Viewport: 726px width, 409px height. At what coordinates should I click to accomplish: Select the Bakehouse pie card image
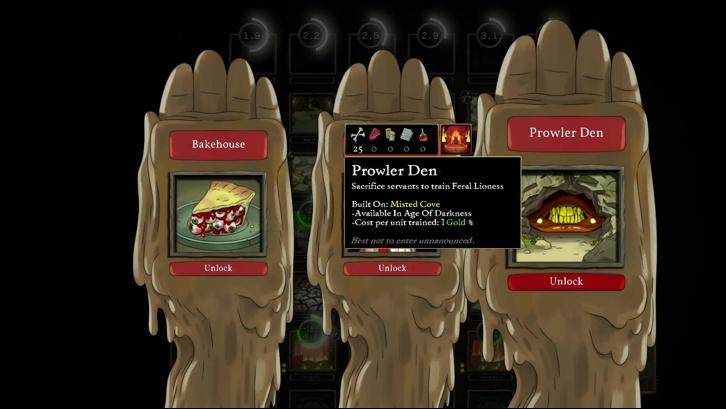pyautogui.click(x=218, y=216)
